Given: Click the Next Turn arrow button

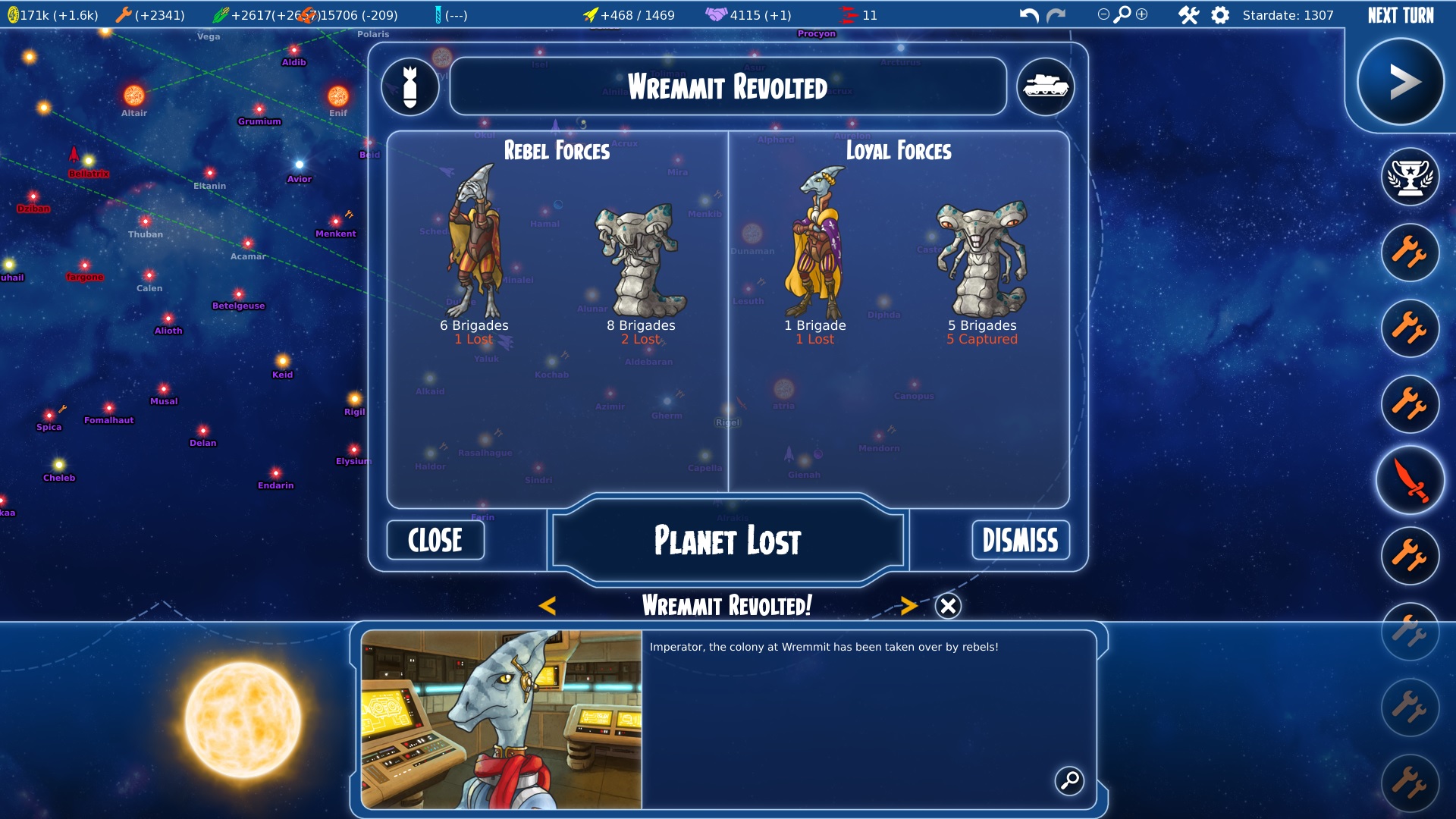Looking at the screenshot, I should coord(1400,82).
